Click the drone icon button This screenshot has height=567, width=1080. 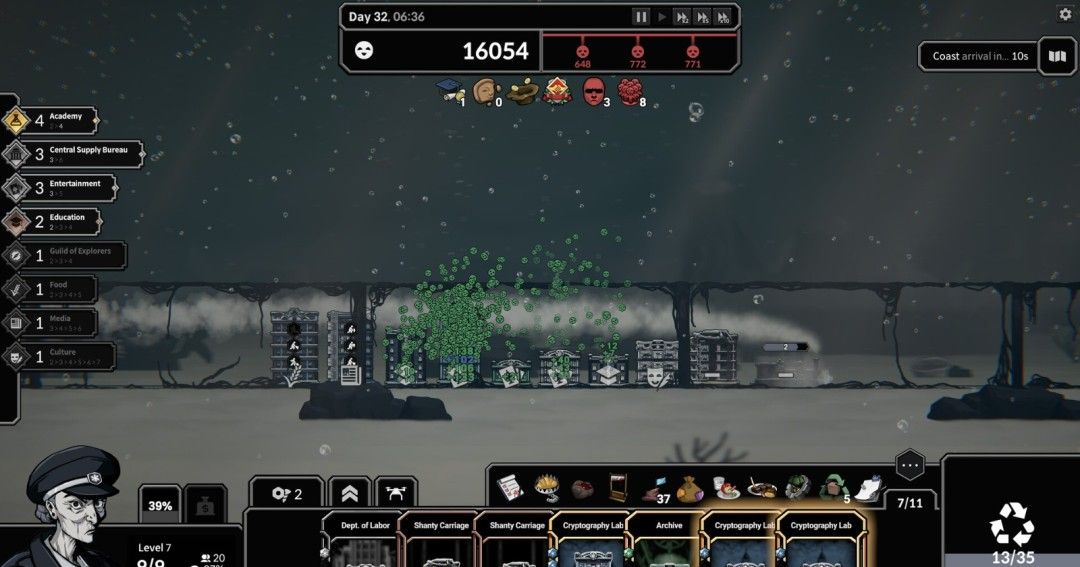tap(395, 493)
